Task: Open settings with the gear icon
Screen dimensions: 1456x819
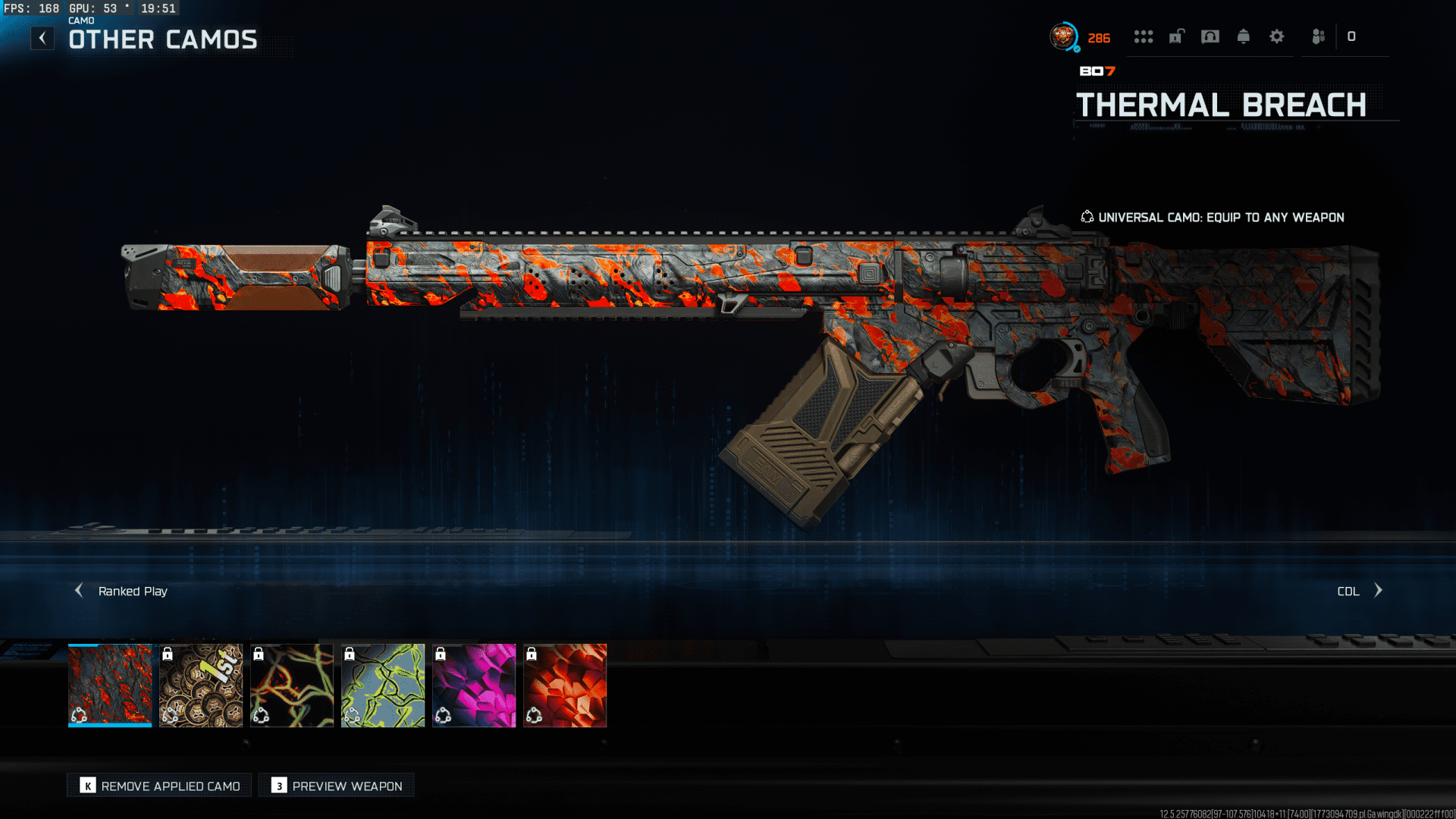Action: (1277, 36)
